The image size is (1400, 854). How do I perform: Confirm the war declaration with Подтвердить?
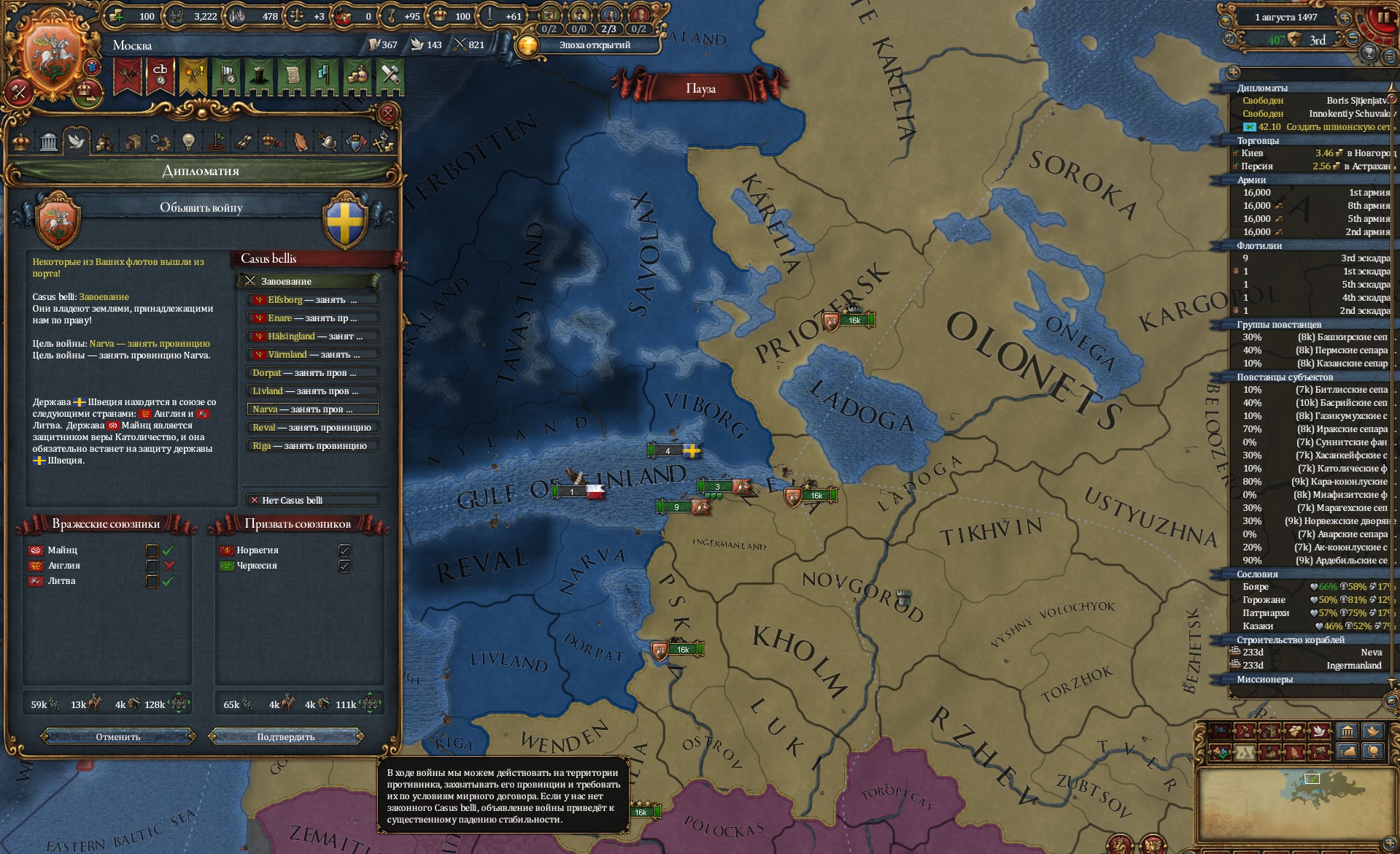tap(285, 736)
